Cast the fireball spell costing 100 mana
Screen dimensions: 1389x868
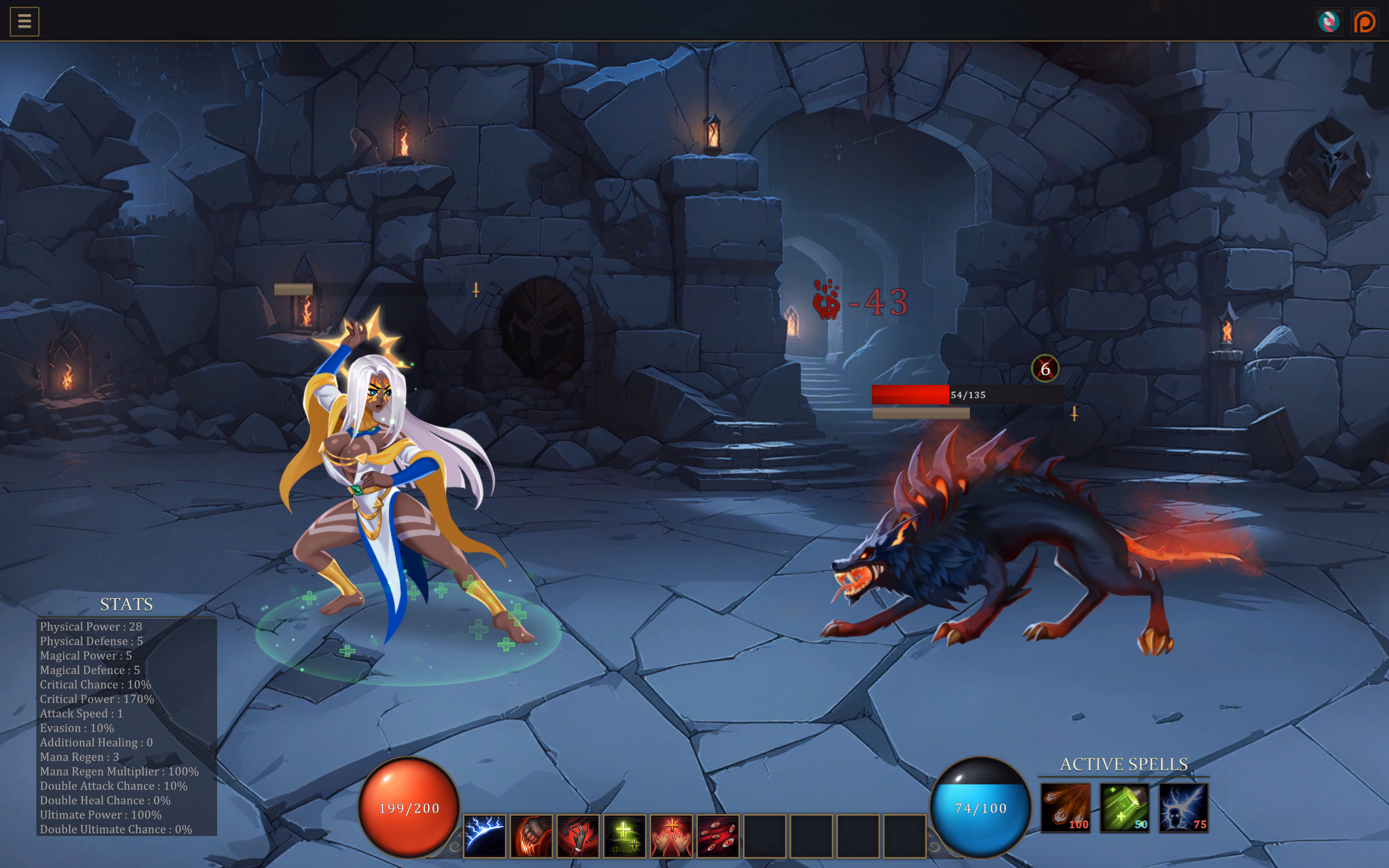(1067, 808)
